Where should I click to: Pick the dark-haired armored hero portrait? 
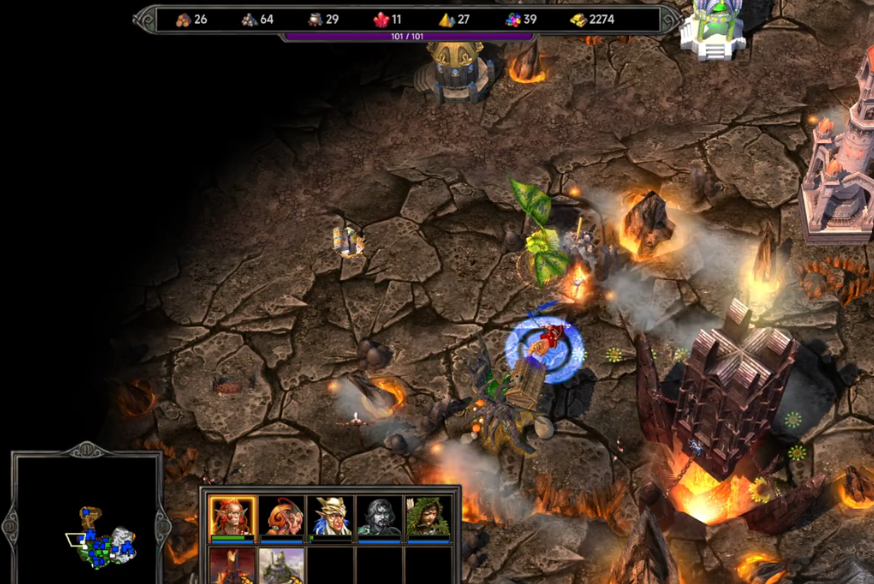(x=381, y=517)
